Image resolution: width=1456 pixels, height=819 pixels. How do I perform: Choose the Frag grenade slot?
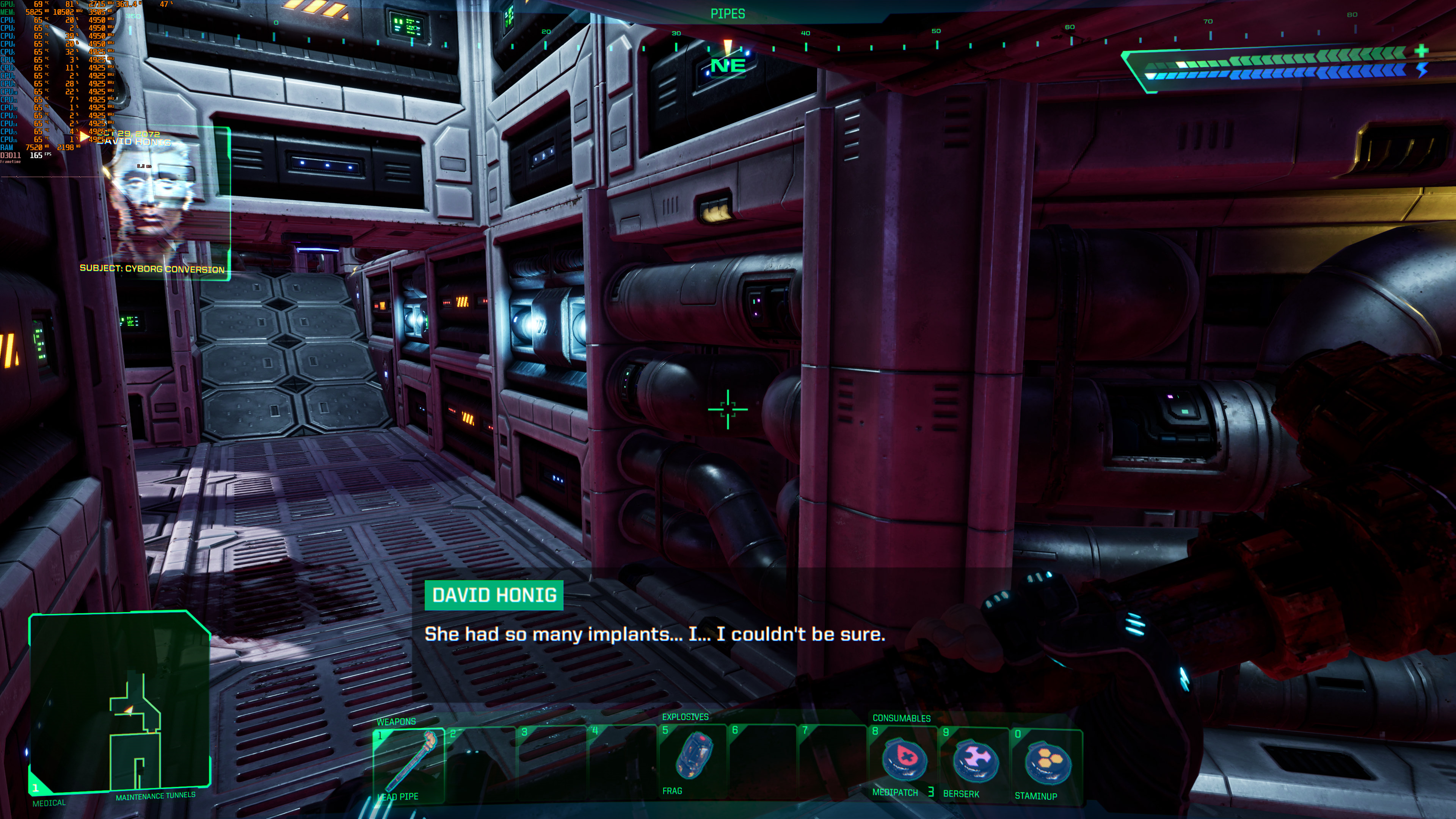pyautogui.click(x=693, y=758)
